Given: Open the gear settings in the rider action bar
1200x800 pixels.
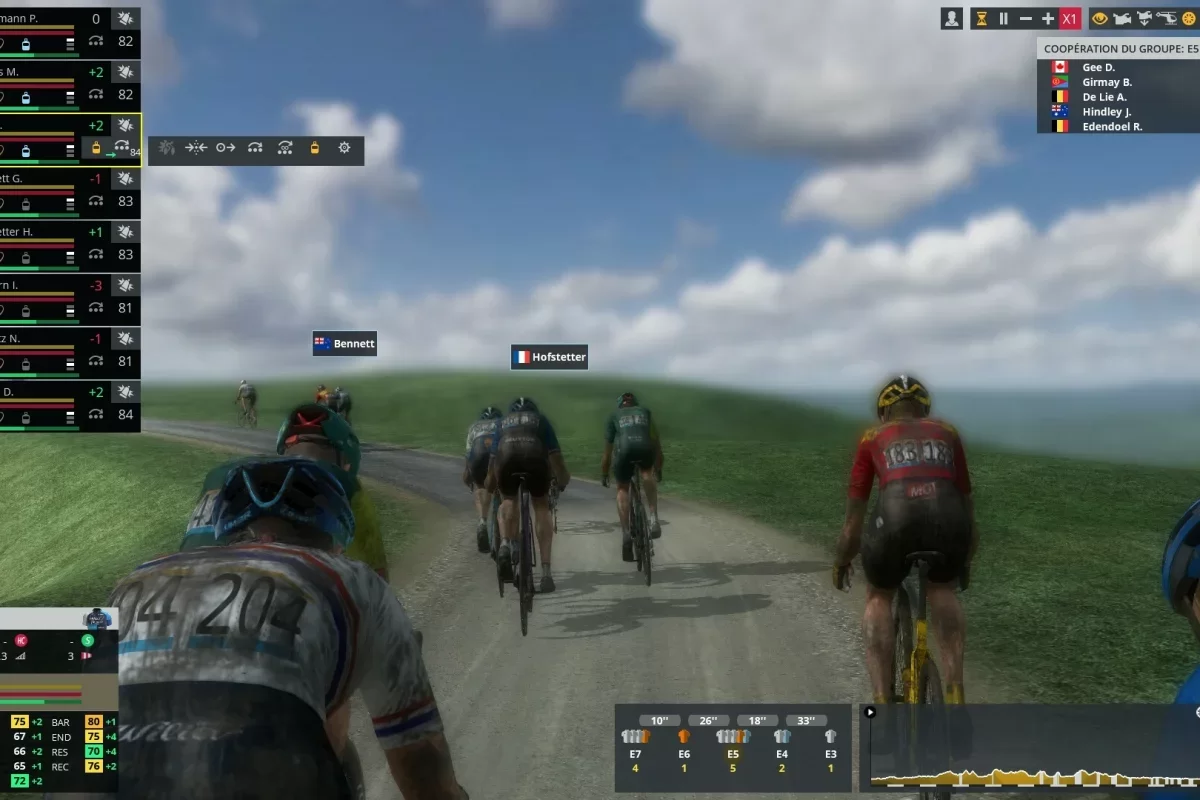Looking at the screenshot, I should [x=344, y=148].
